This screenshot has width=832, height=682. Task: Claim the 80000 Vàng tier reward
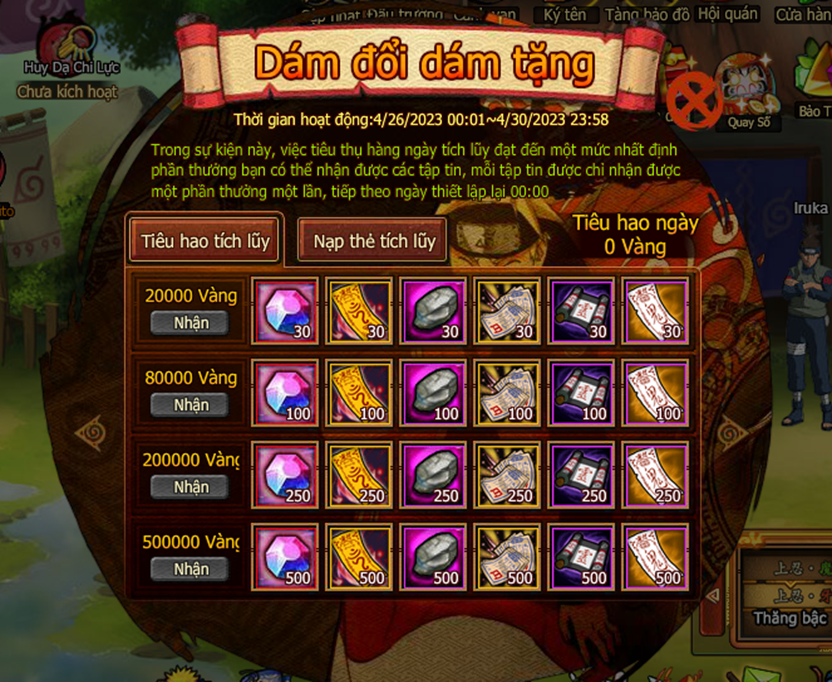tap(190, 405)
